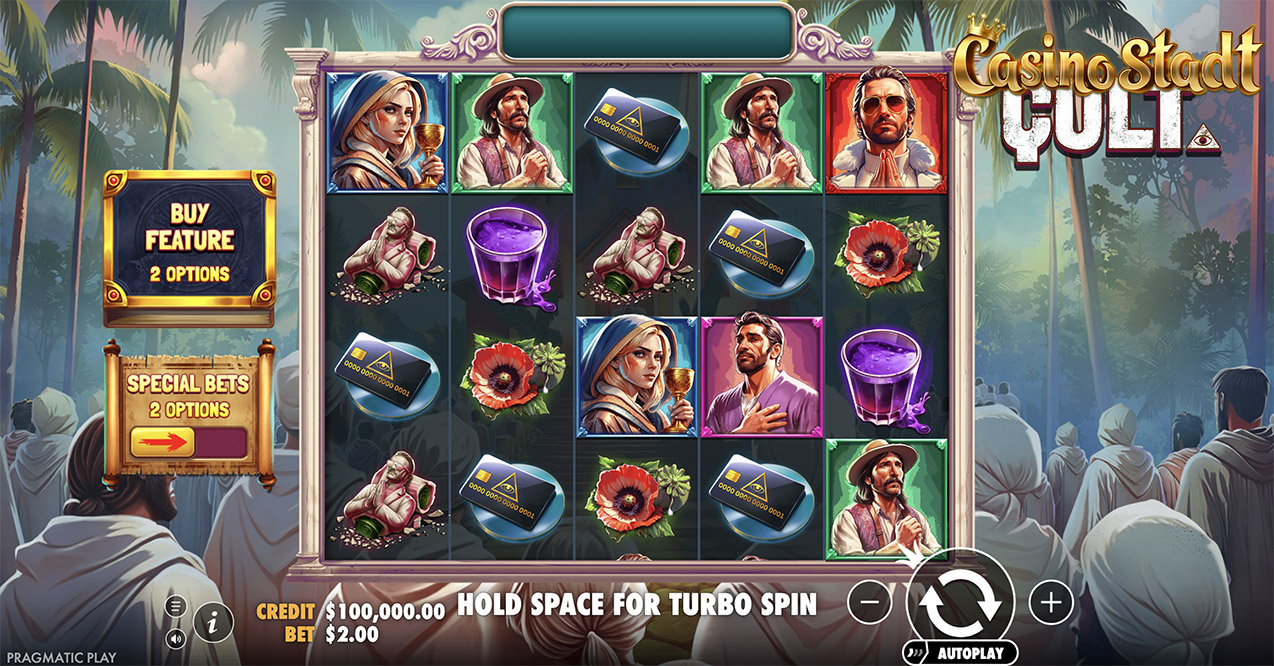
Task: Open the game info paytable
Action: (212, 621)
